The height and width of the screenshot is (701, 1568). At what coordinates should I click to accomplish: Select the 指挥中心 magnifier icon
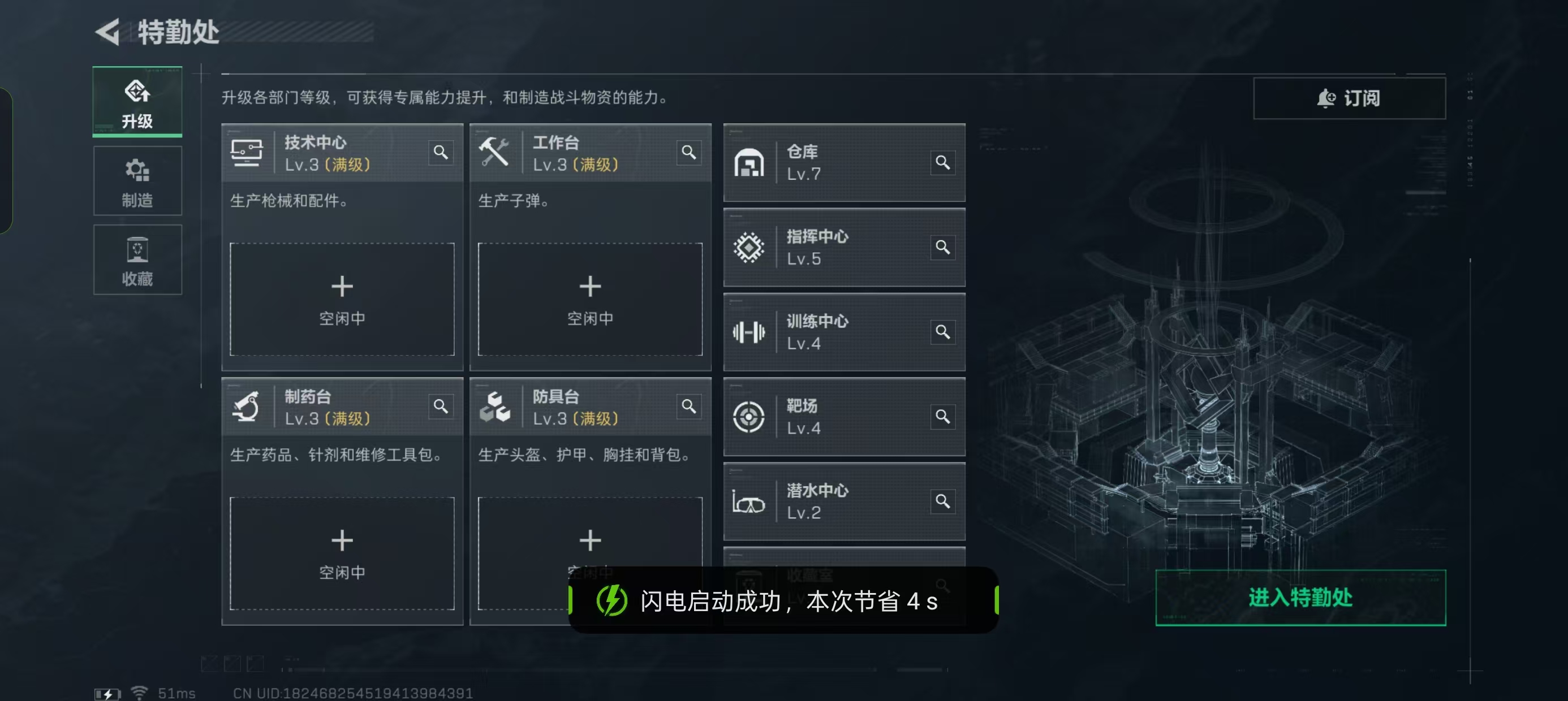[943, 248]
